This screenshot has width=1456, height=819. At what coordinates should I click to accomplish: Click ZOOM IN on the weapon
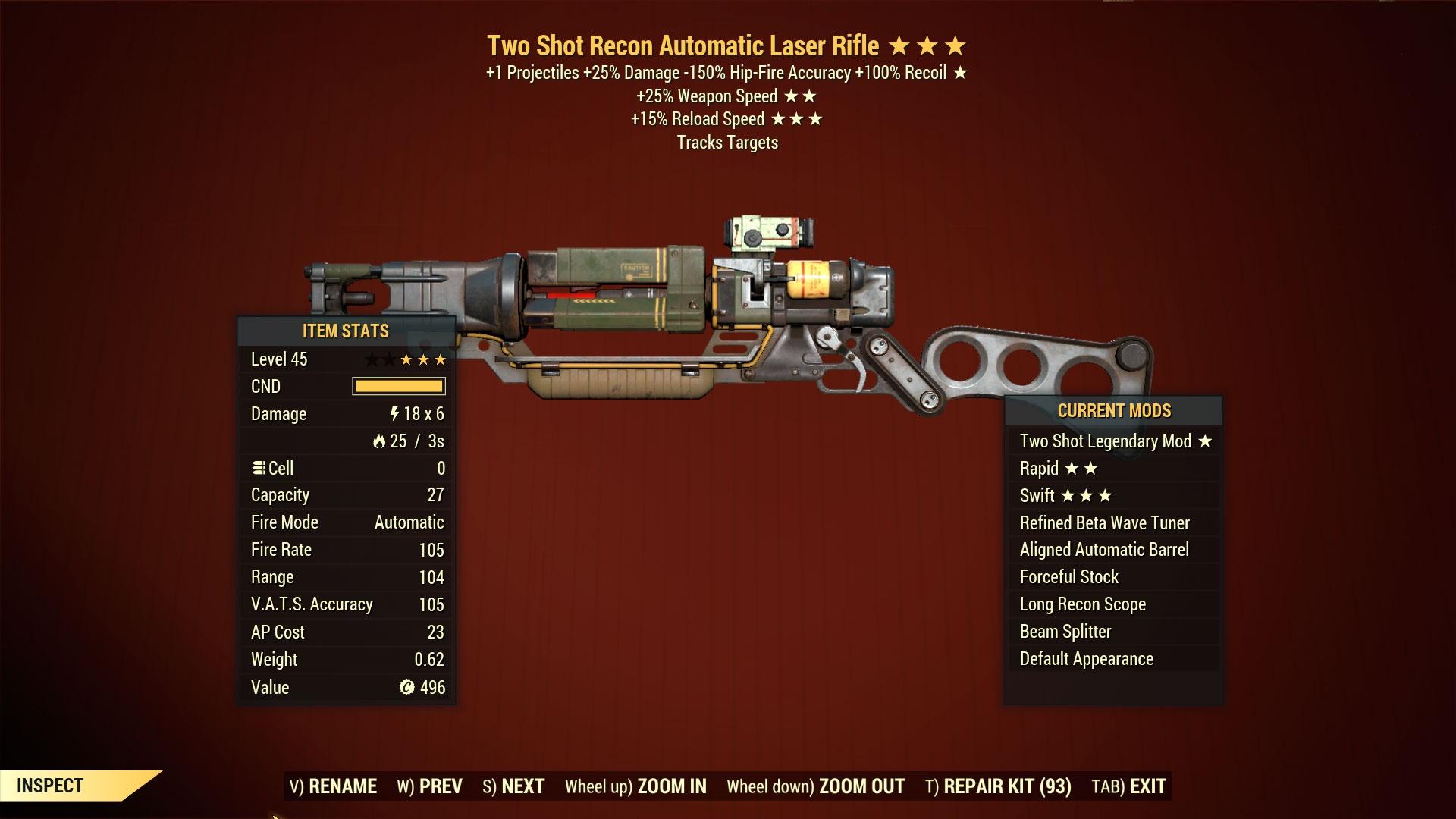tap(635, 786)
